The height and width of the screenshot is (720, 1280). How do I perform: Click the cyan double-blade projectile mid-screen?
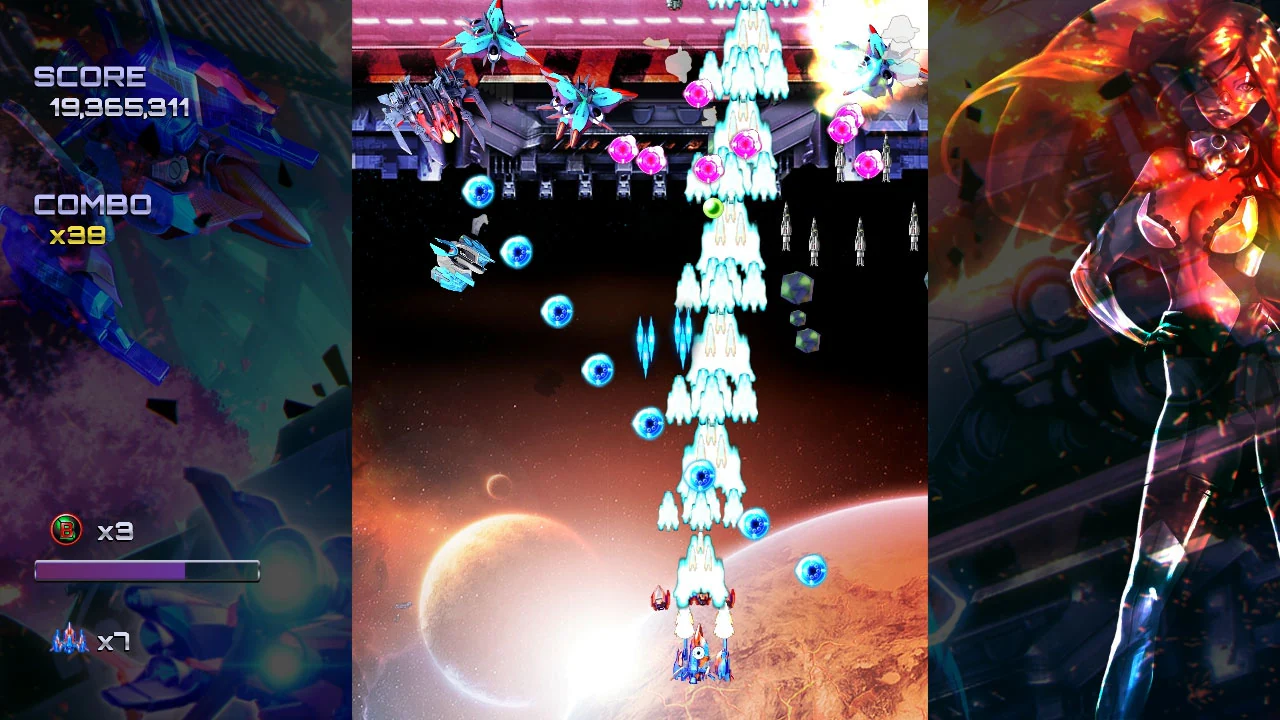(645, 340)
